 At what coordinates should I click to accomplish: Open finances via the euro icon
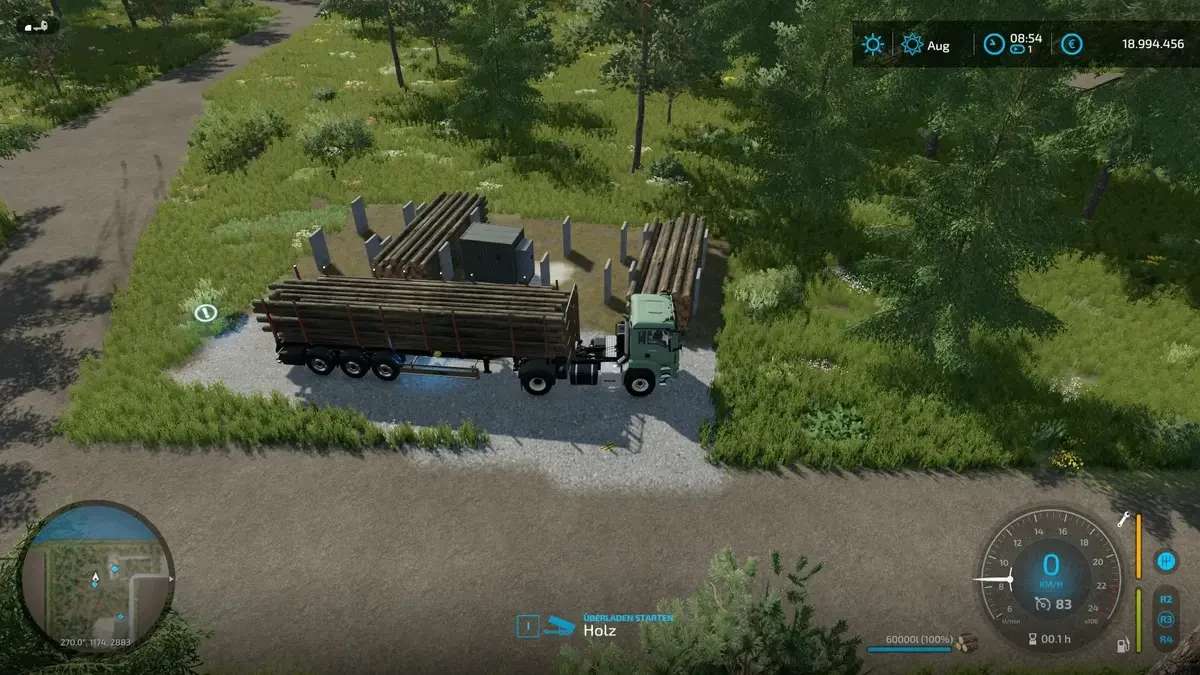[1072, 45]
